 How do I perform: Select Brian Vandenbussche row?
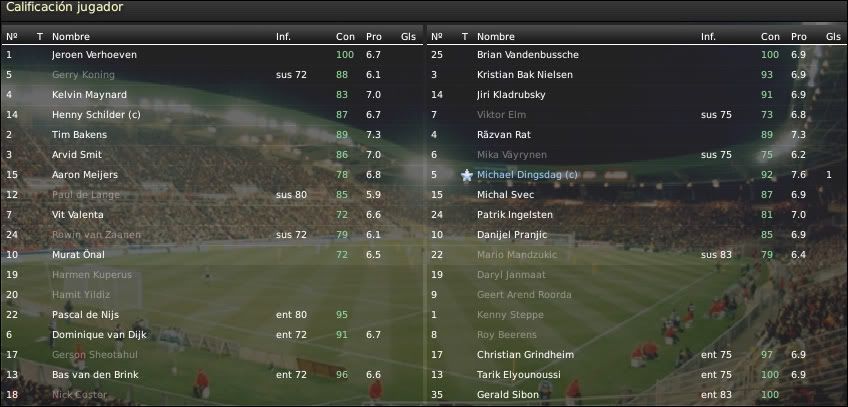(527, 55)
